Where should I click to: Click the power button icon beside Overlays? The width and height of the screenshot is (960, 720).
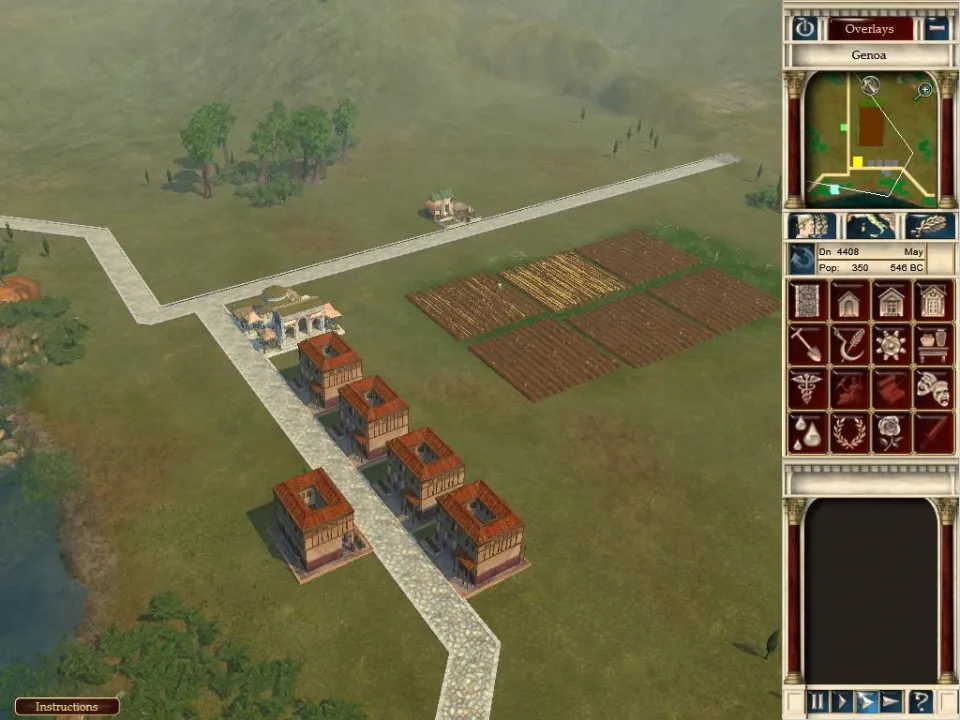point(805,28)
